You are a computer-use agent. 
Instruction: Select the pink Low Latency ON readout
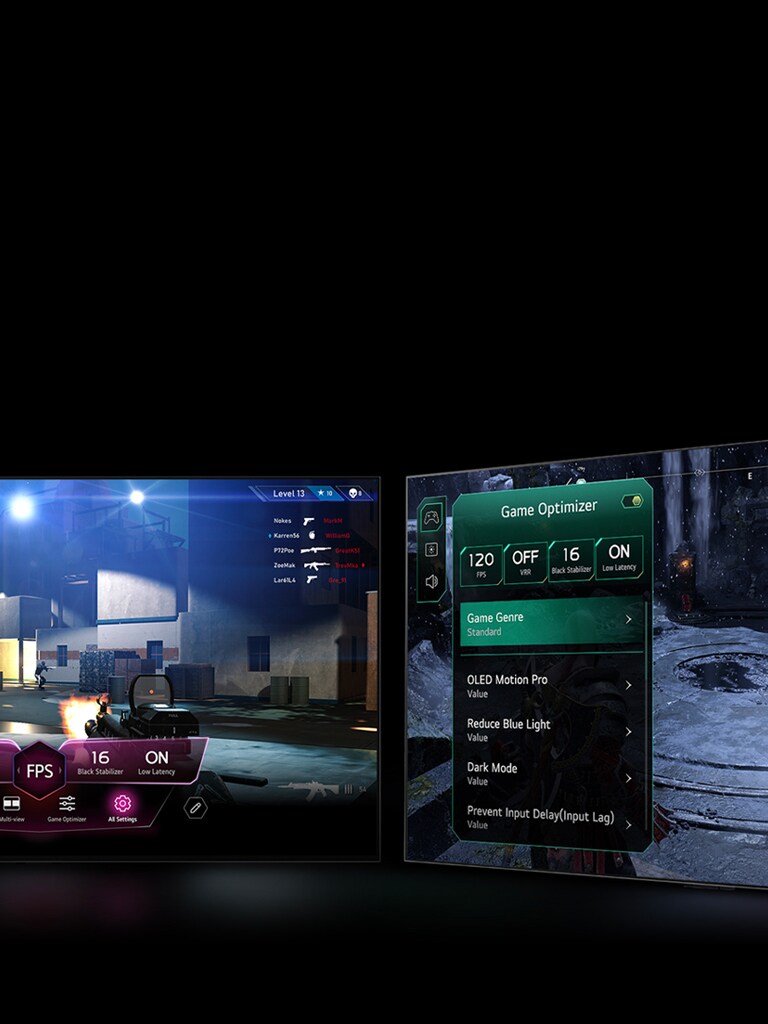tap(157, 762)
